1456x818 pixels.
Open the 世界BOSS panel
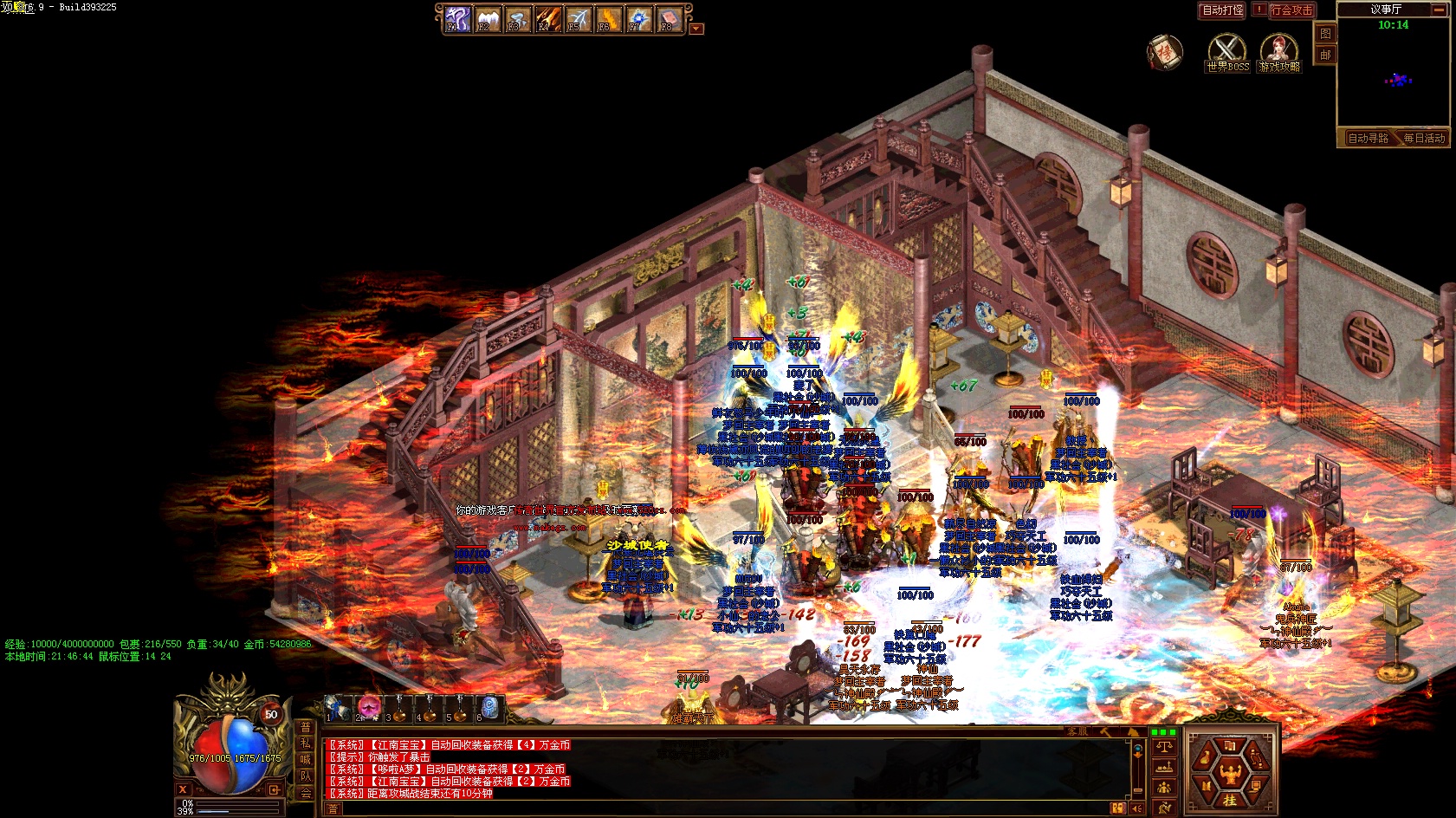point(1227,53)
